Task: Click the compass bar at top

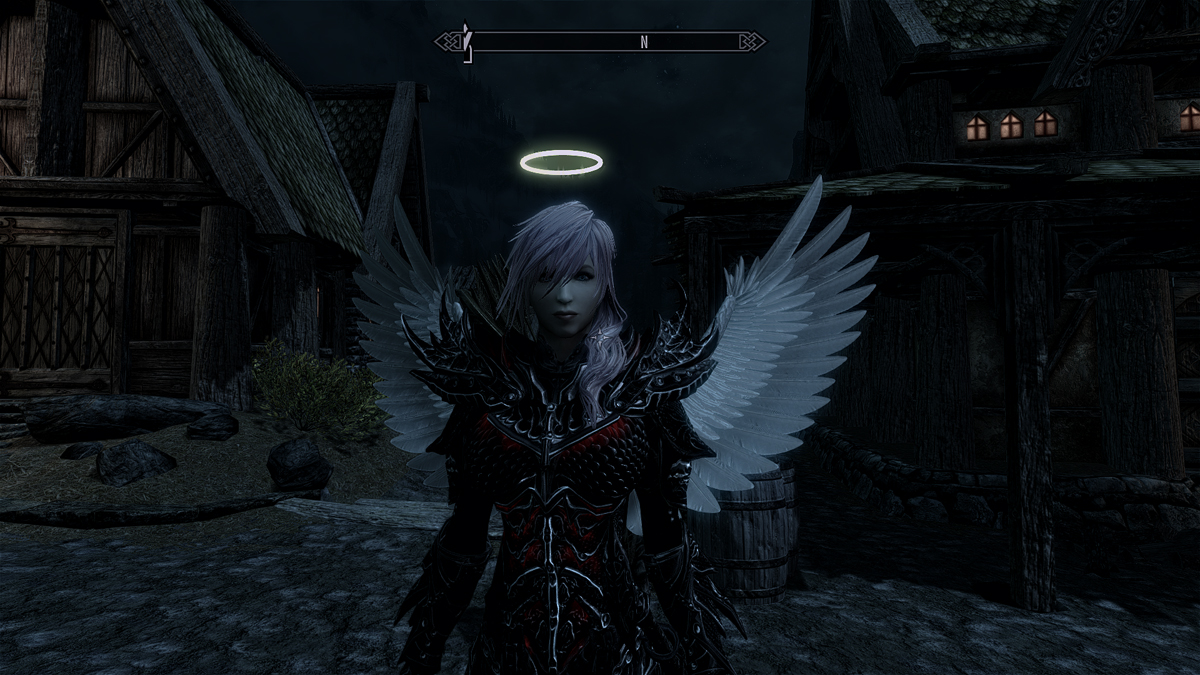Action: tap(600, 42)
